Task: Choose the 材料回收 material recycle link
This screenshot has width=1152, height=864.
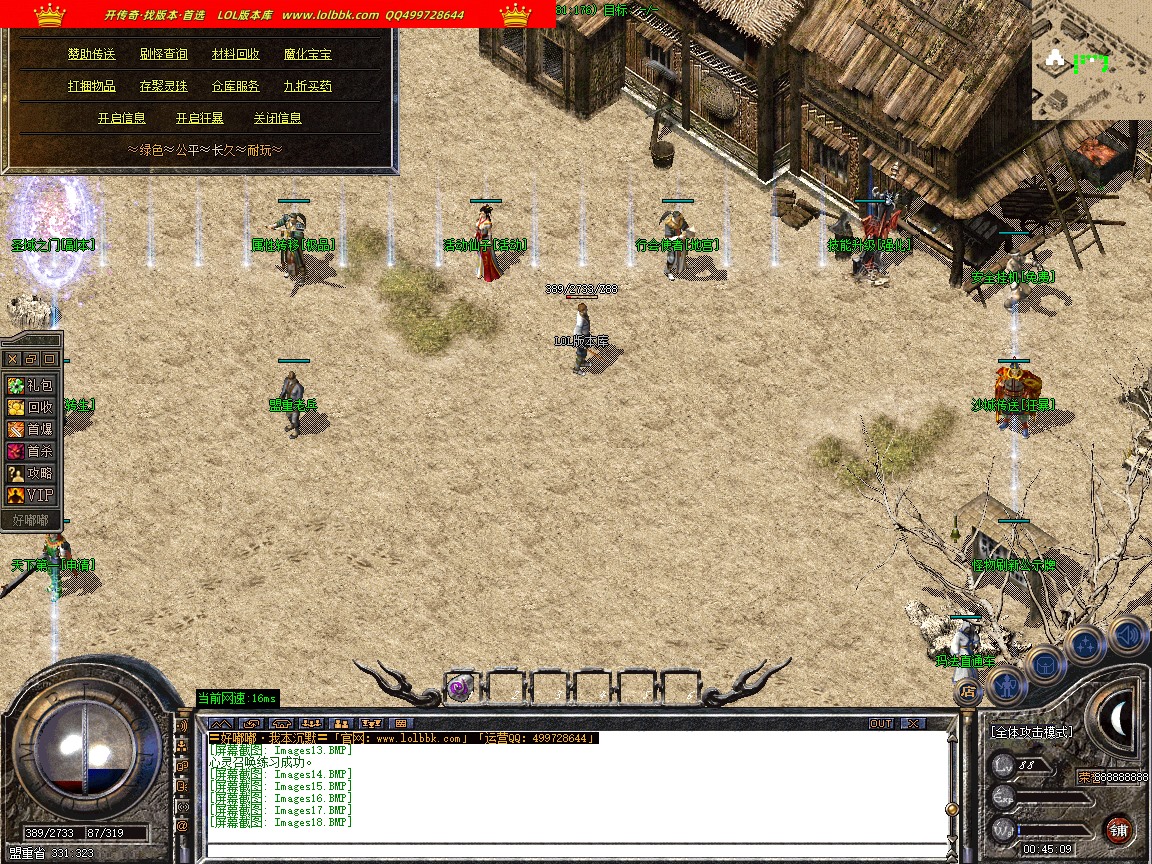Action: point(236,54)
